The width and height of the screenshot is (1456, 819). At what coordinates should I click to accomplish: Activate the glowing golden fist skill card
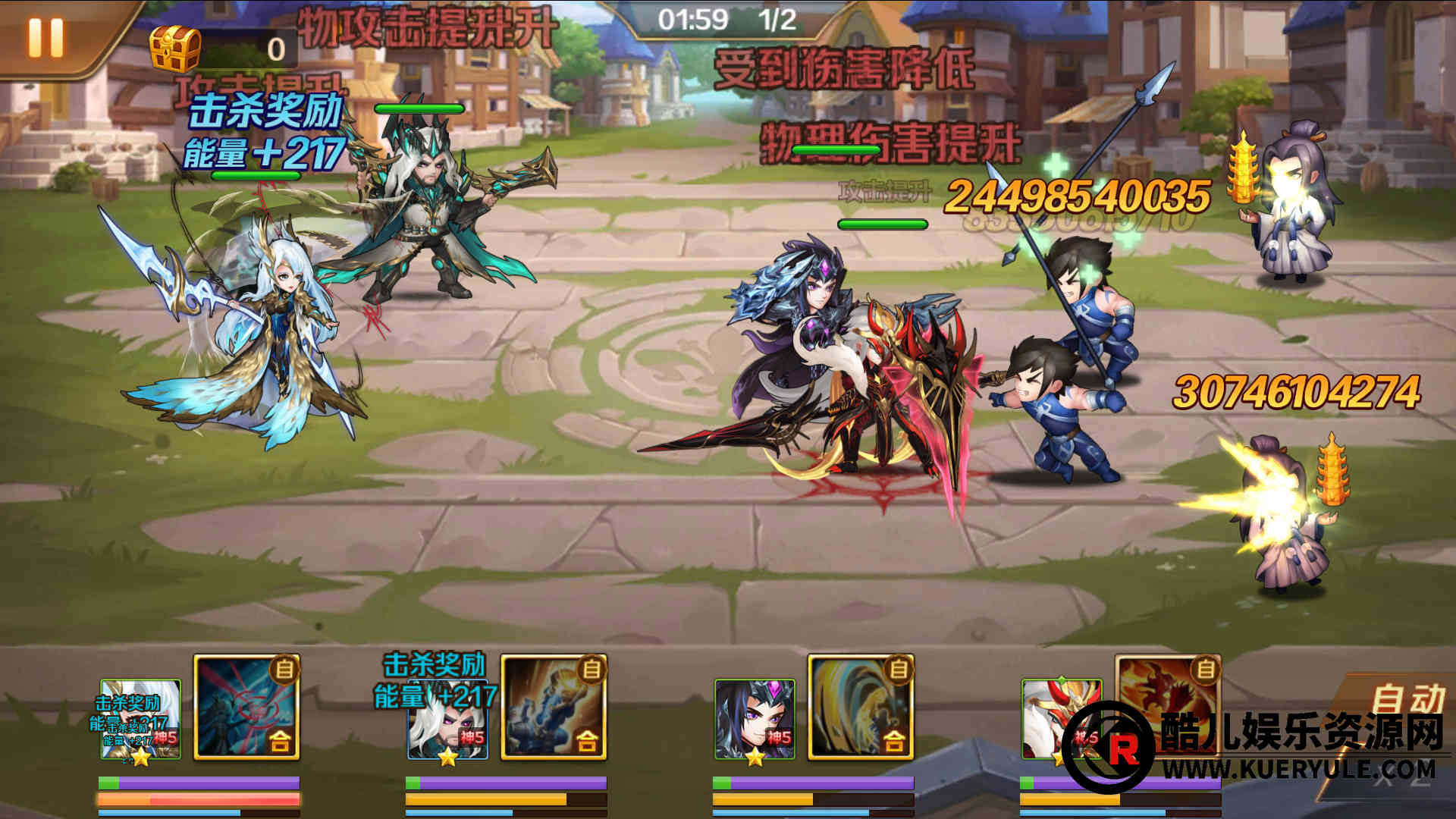point(554,707)
